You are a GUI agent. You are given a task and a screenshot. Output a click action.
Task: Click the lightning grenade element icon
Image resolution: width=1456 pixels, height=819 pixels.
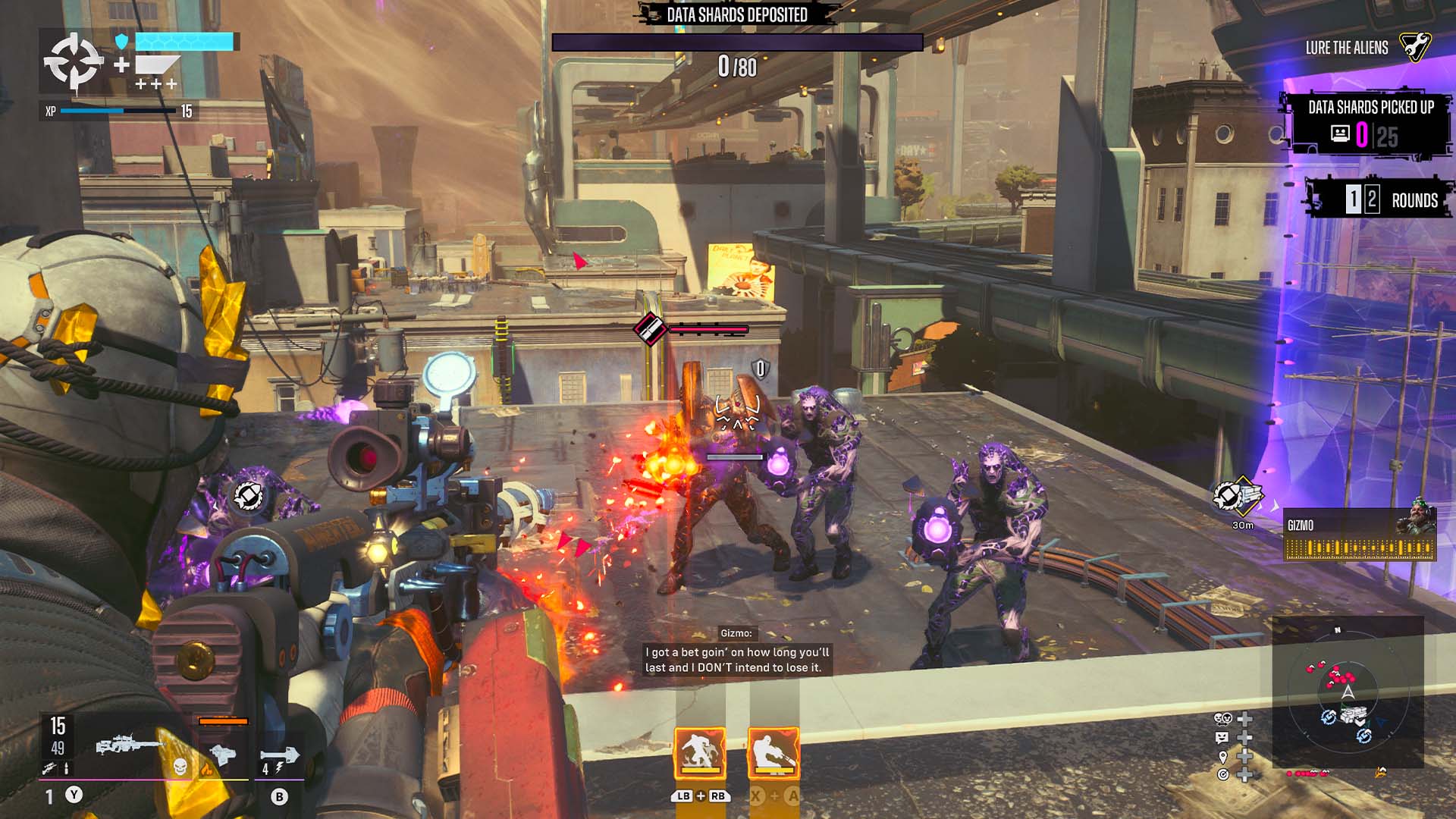[x=278, y=768]
